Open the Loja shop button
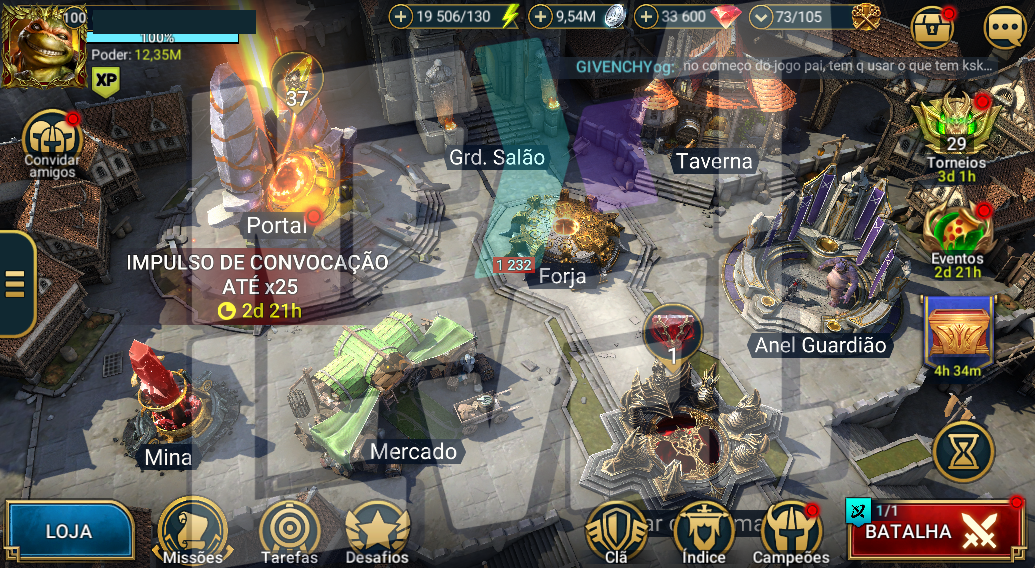1035x568 pixels. click(x=68, y=531)
